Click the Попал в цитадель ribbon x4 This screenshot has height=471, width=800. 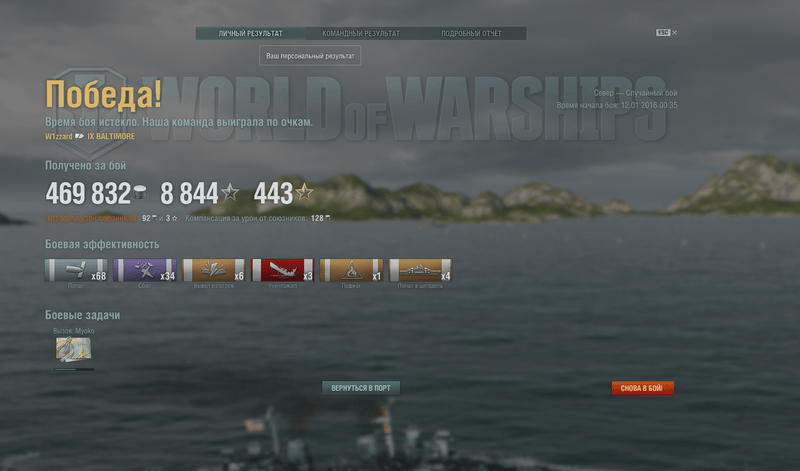[420, 270]
